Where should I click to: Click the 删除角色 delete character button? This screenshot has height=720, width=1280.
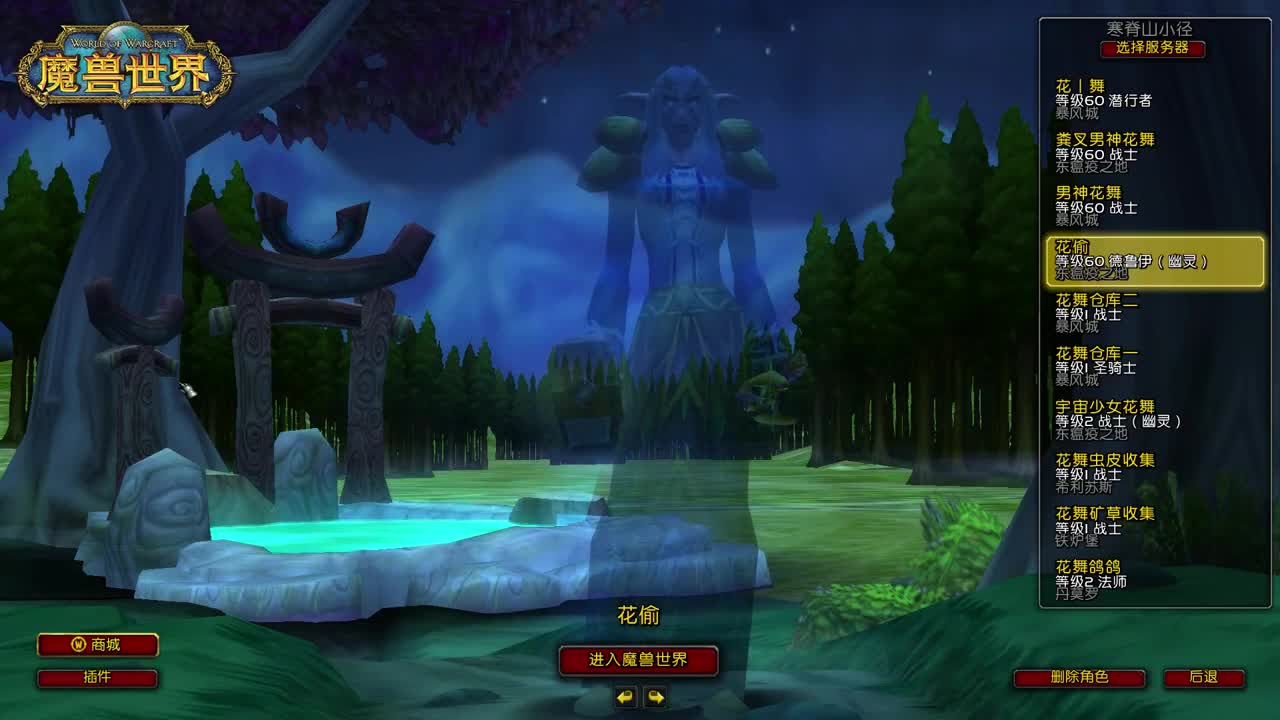pos(1078,677)
